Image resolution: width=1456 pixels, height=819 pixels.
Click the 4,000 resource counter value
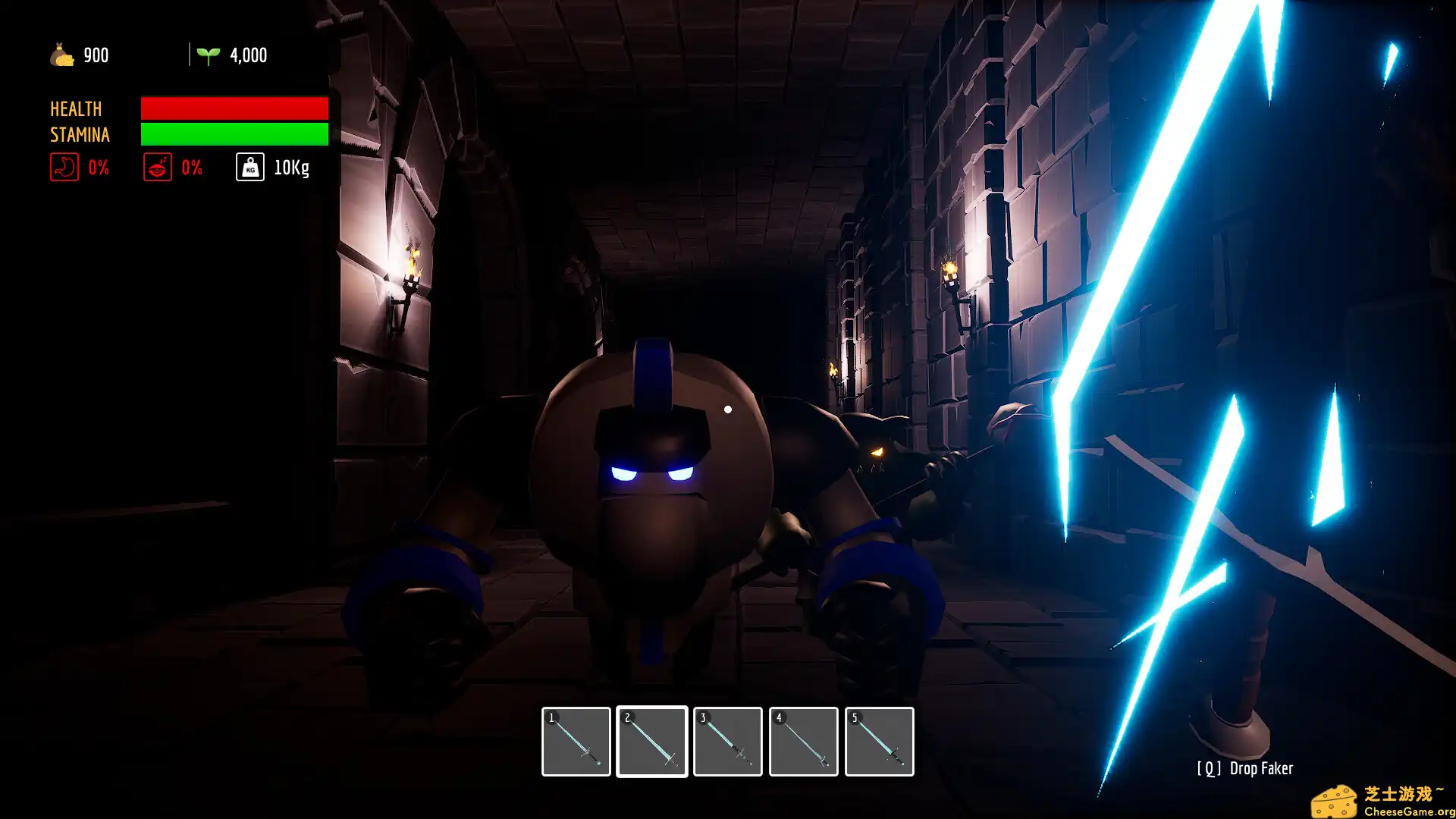pos(248,54)
